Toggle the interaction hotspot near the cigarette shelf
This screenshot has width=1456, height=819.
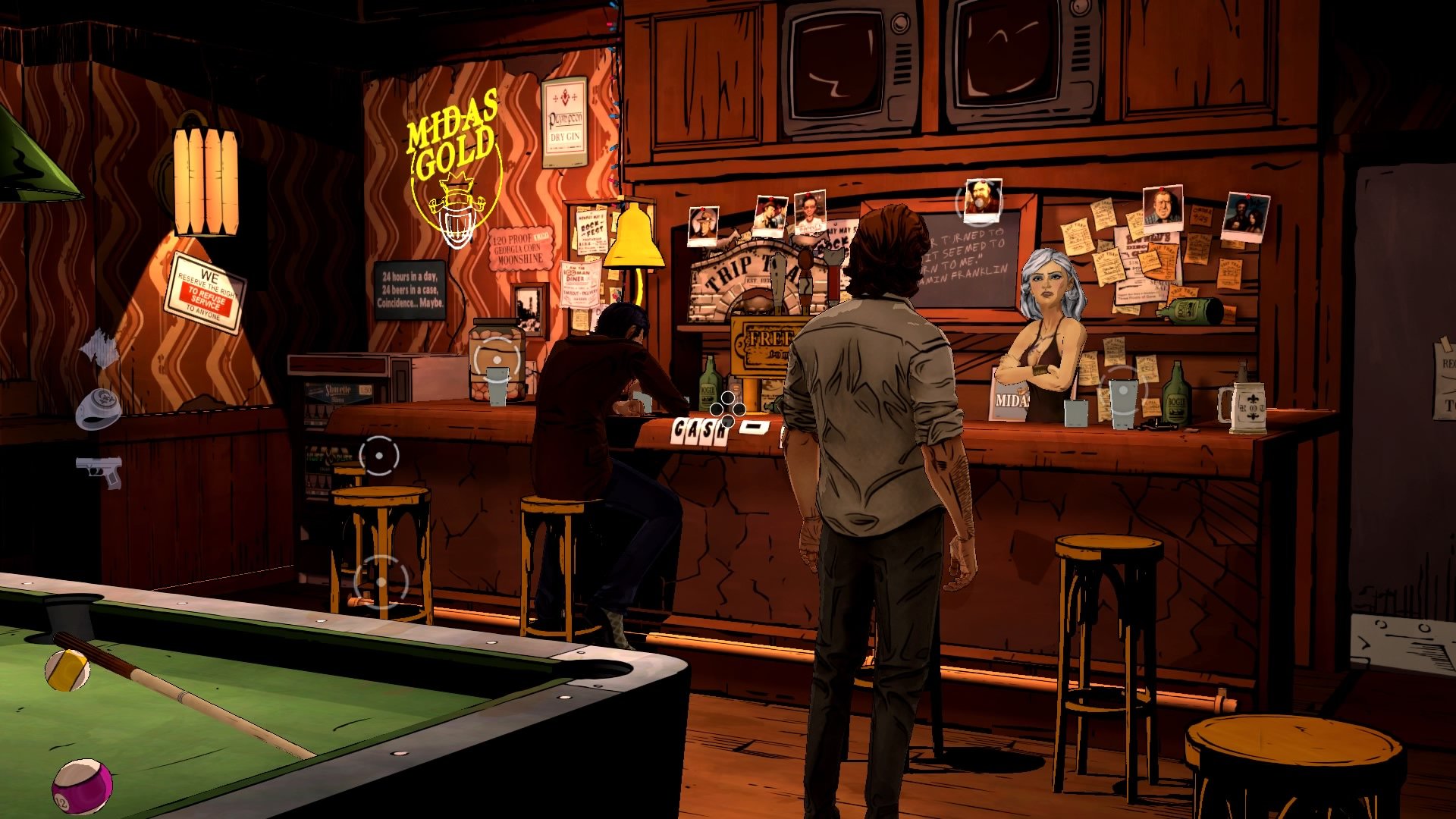coord(378,455)
